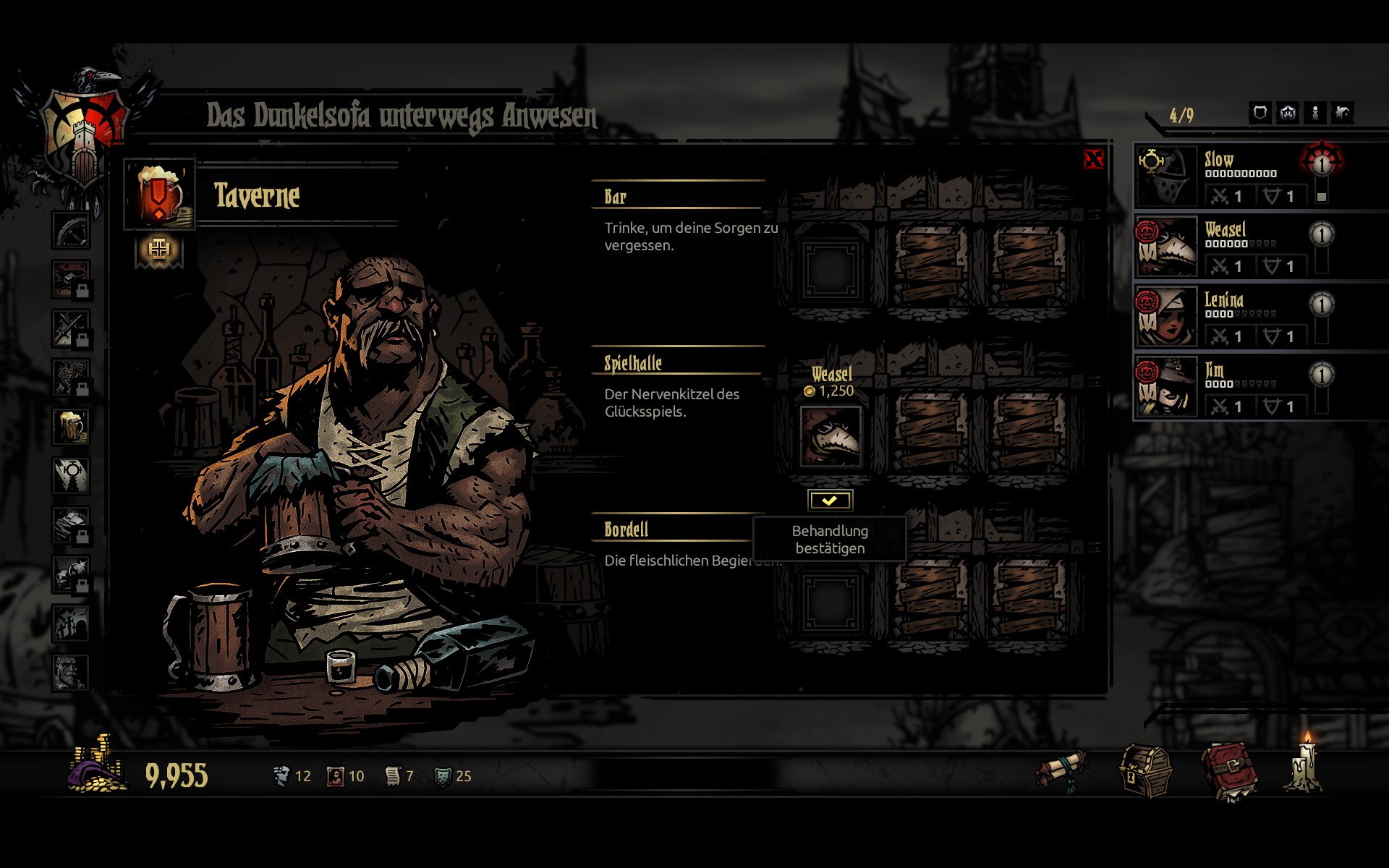Close the Taverne window with red X

point(1093,159)
